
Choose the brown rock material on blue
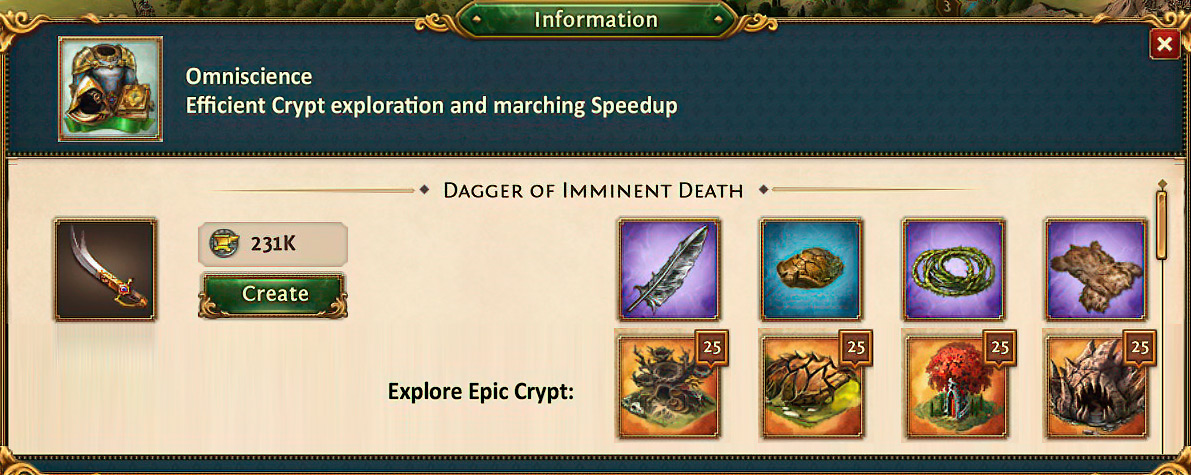(x=811, y=268)
